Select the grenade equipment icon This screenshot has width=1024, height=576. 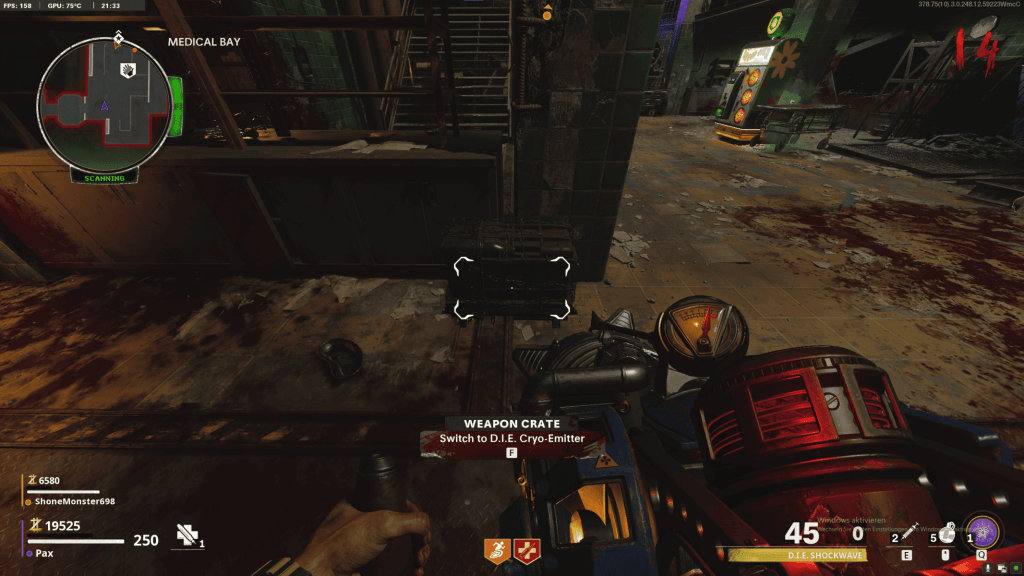pyautogui.click(x=944, y=533)
